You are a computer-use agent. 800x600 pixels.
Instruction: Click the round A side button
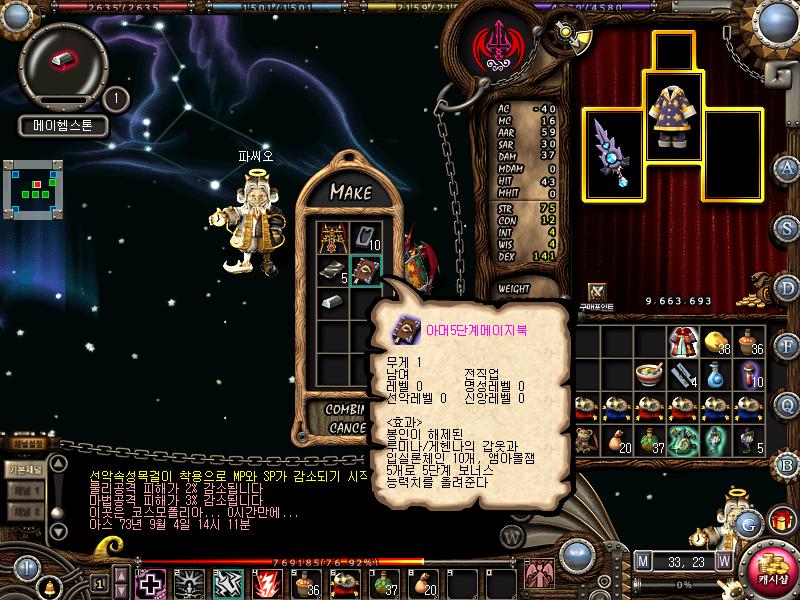coord(788,168)
